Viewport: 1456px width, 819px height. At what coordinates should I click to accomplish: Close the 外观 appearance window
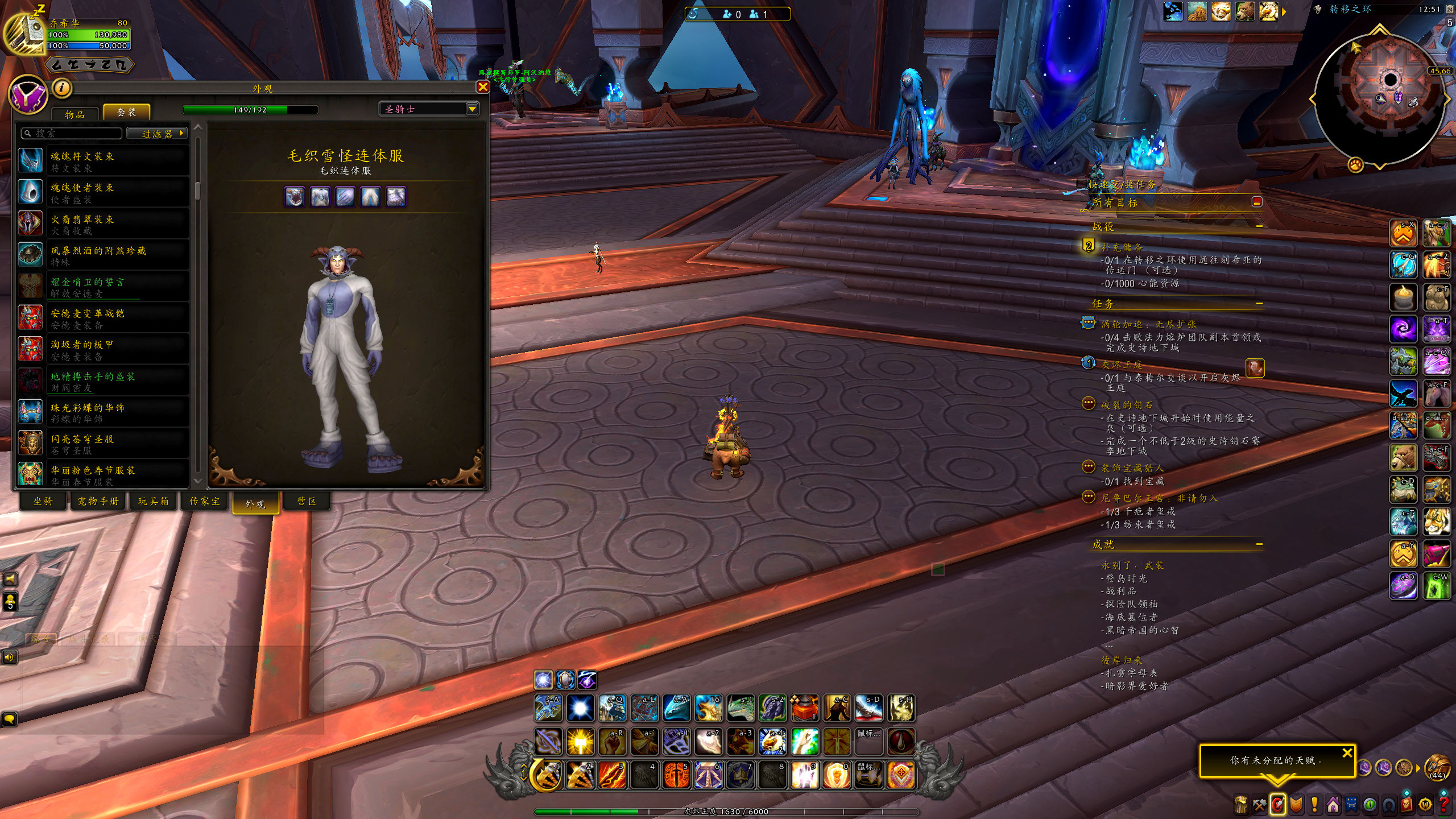tap(482, 87)
